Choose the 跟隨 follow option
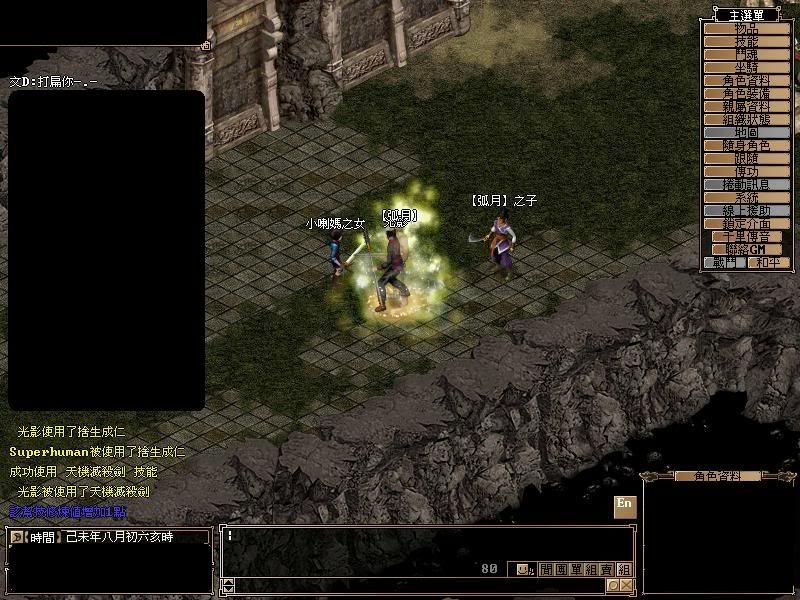Screen dimensions: 800x600 coord(746,158)
